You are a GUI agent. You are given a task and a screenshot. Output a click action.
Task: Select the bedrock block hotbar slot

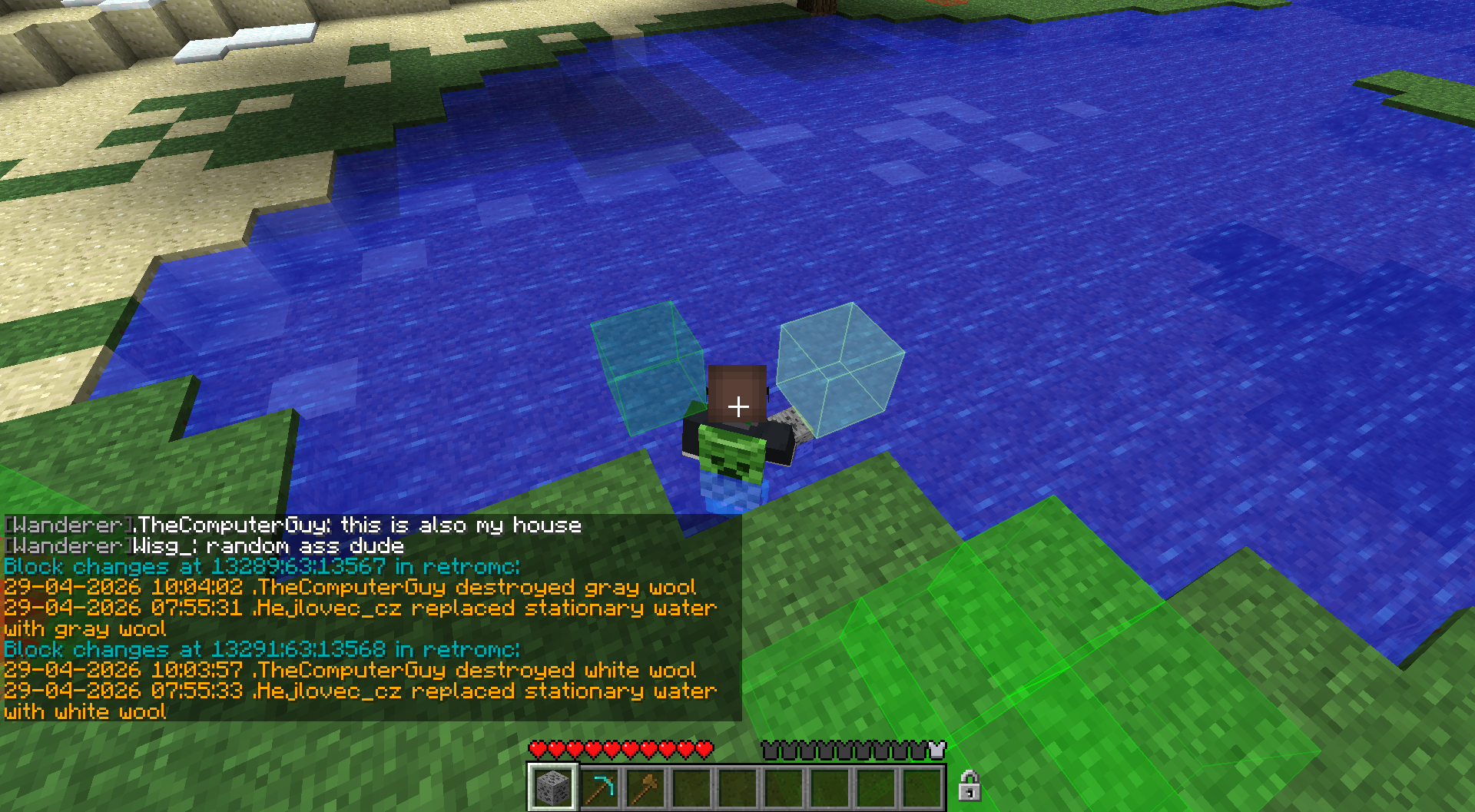point(552,787)
